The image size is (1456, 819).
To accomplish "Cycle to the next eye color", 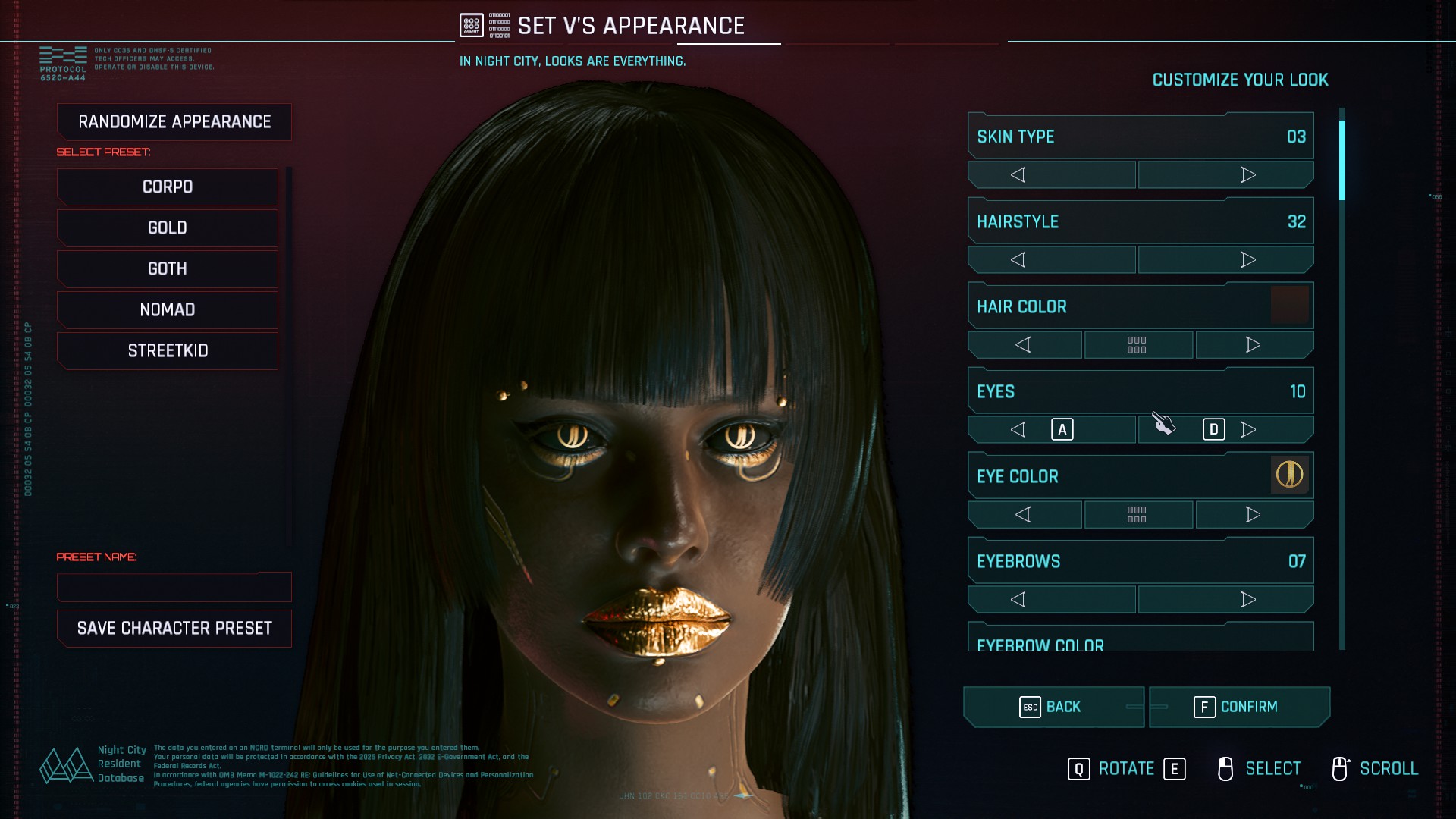I will point(1254,515).
